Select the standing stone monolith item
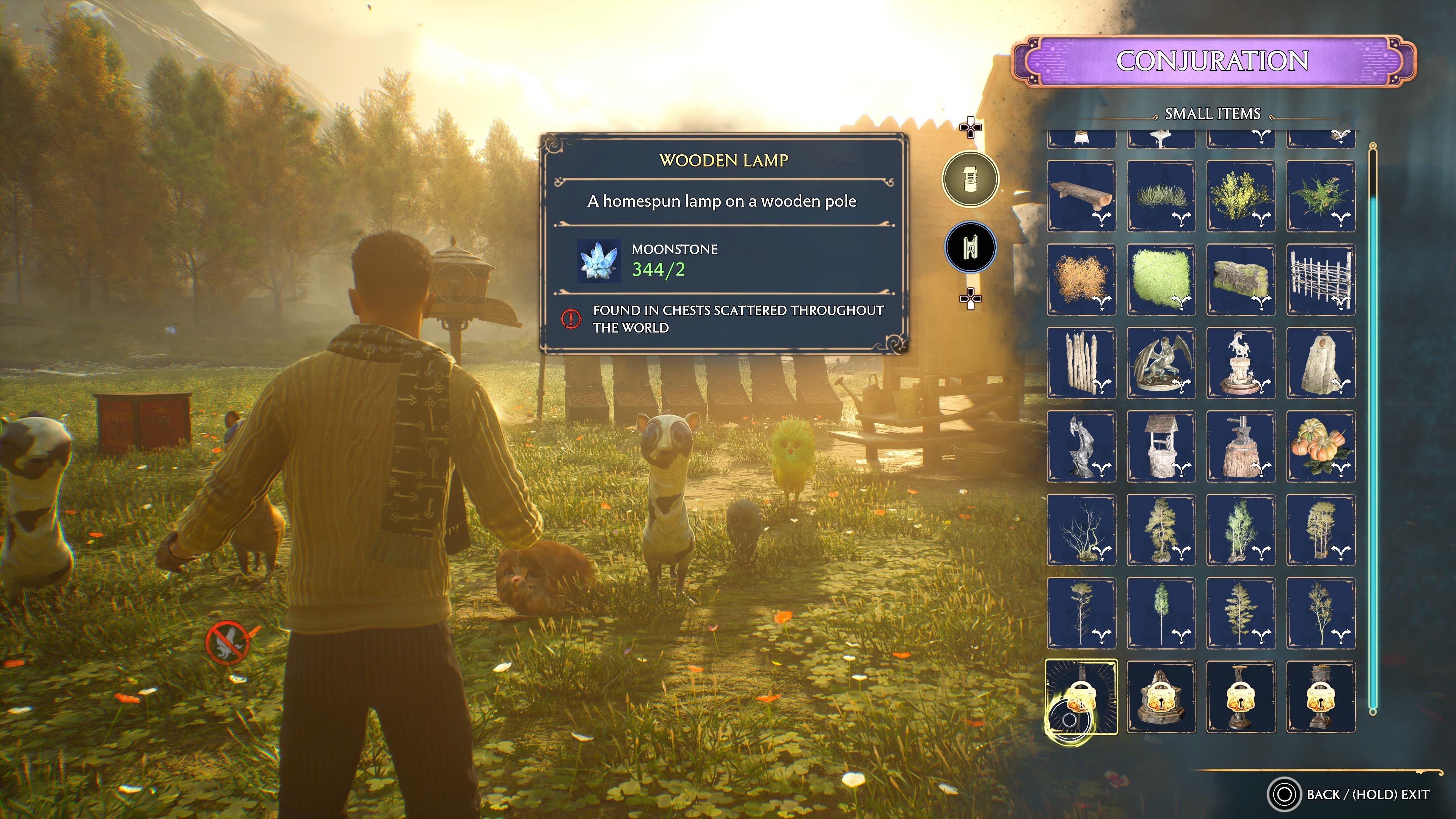This screenshot has height=819, width=1456. (1320, 363)
